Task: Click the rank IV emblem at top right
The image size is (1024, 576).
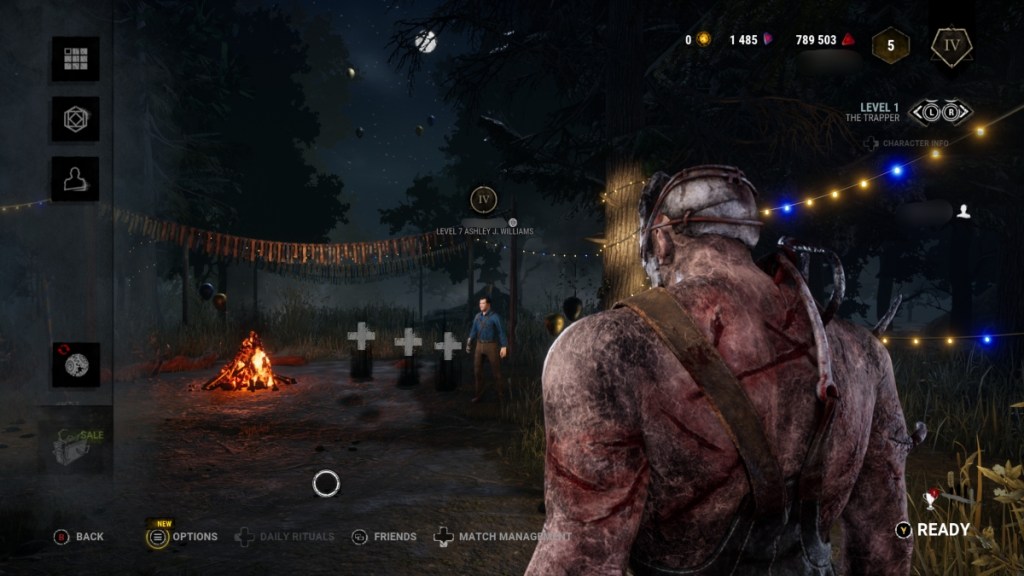Action: (x=951, y=46)
